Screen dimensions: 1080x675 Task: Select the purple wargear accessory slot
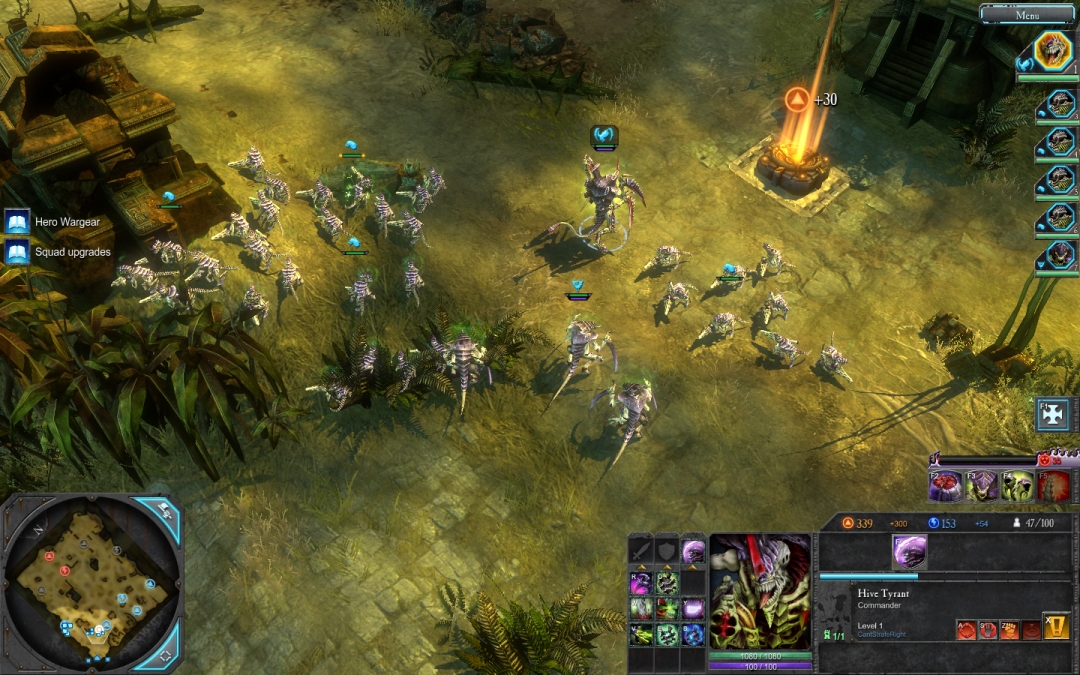tap(692, 551)
